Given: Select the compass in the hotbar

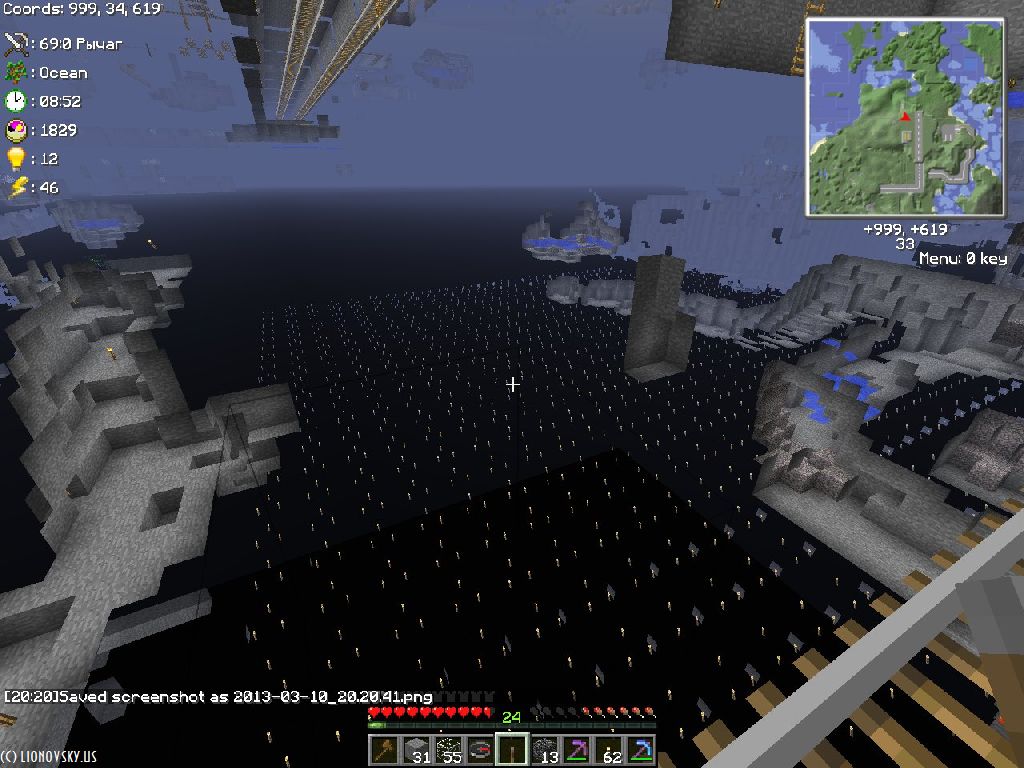Looking at the screenshot, I should pos(480,749).
